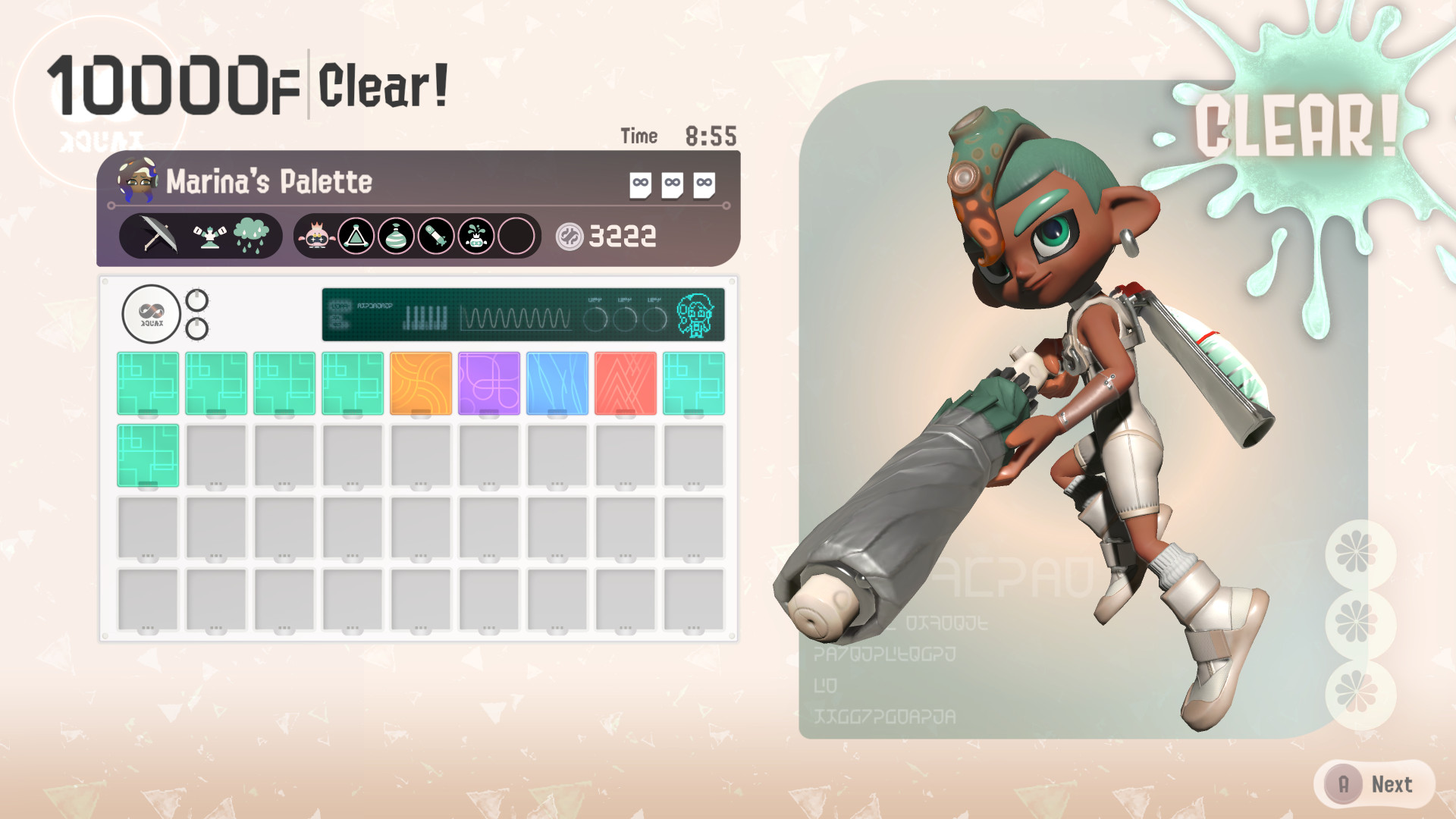Select the orange color chip tile in the grid

pyautogui.click(x=419, y=381)
